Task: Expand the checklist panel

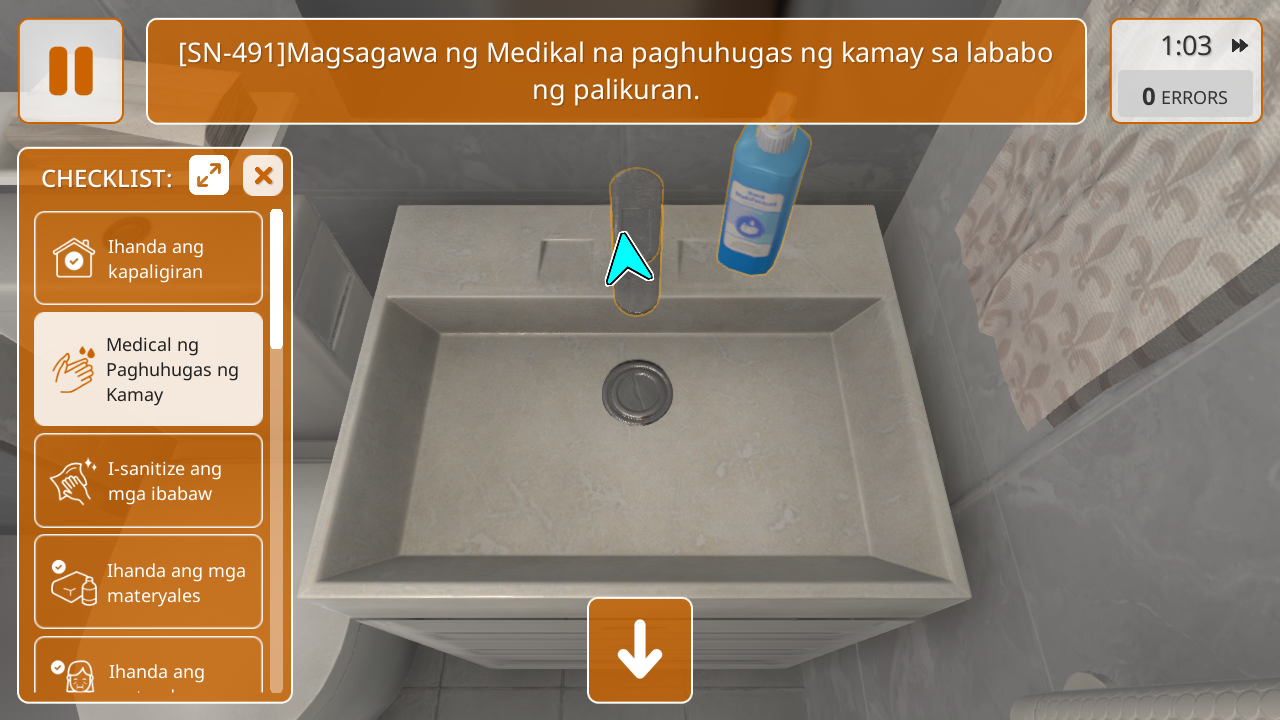Action: pos(209,176)
